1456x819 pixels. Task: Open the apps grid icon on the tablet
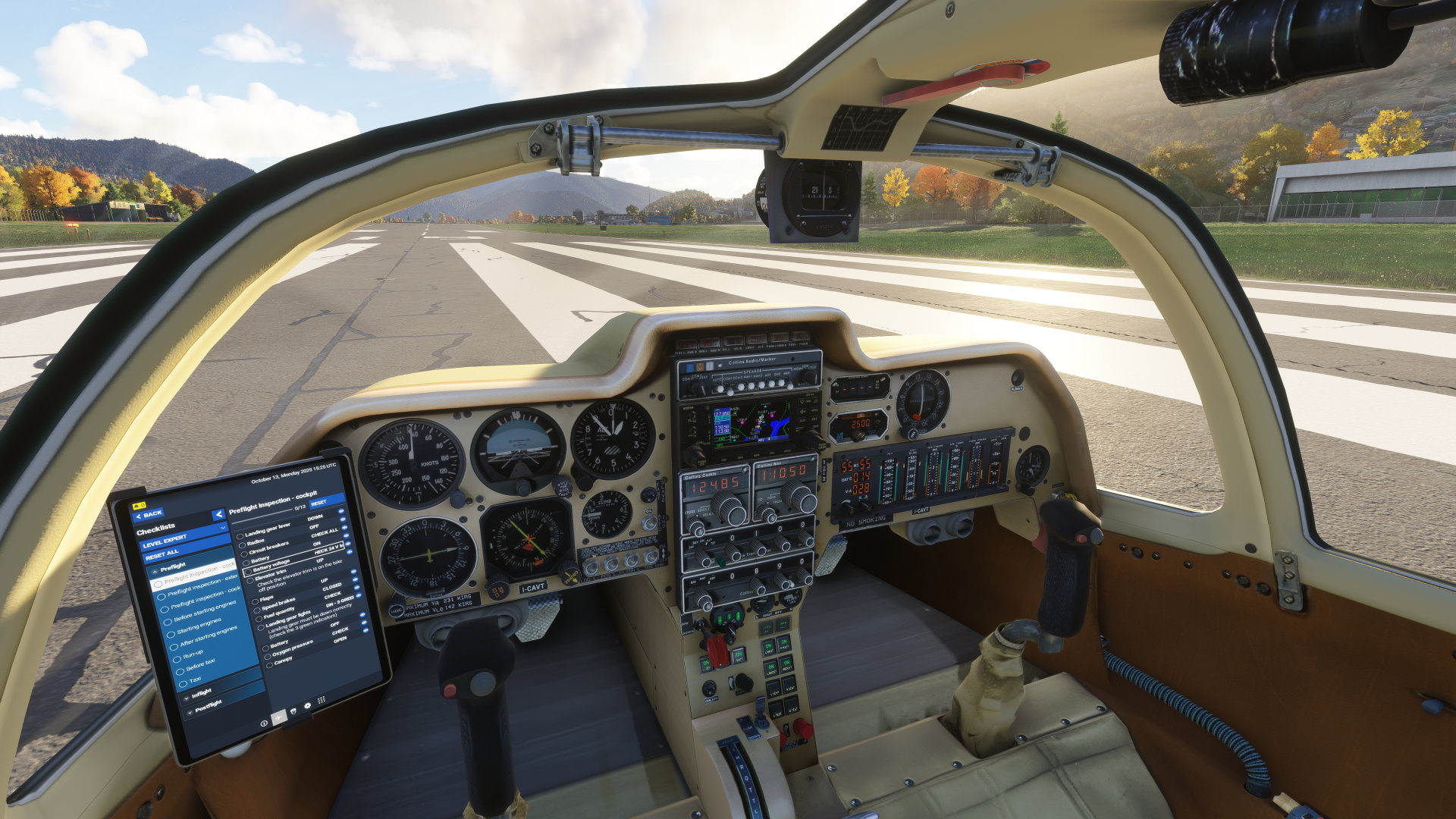tap(322, 701)
